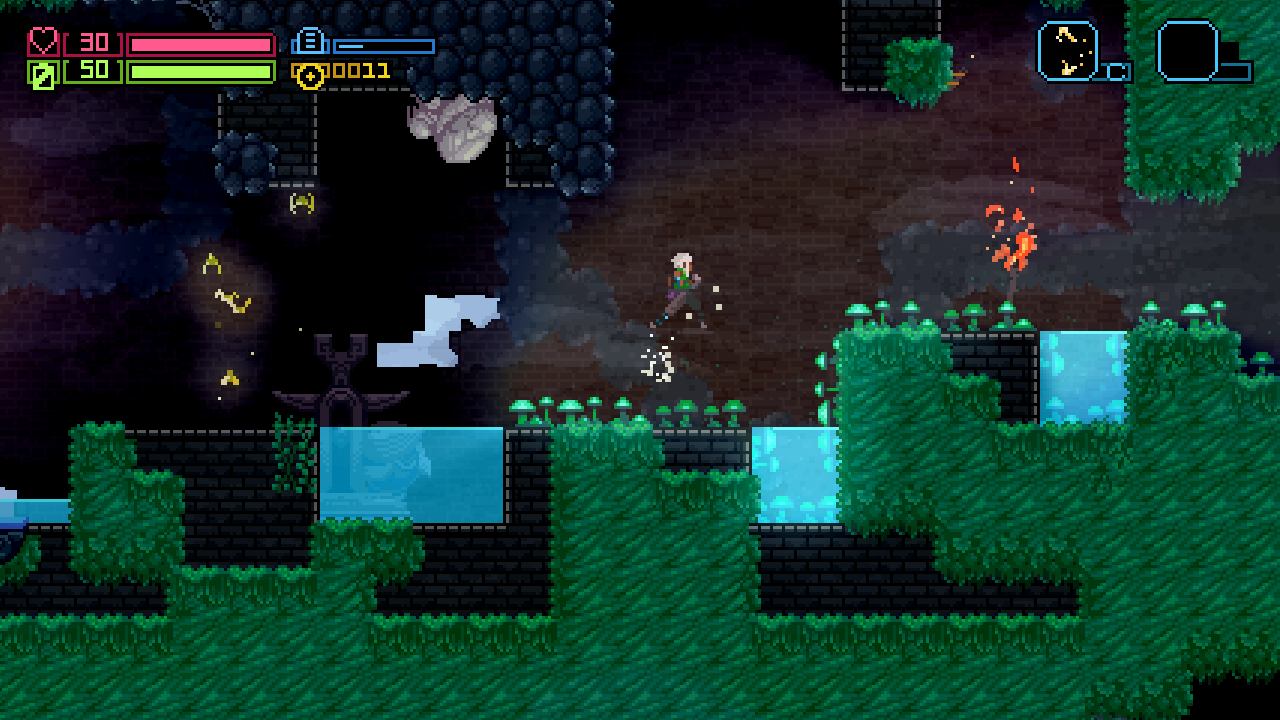This screenshot has height=720, width=1280.
Task: Click the pink heart health icon
Action: 42,42
